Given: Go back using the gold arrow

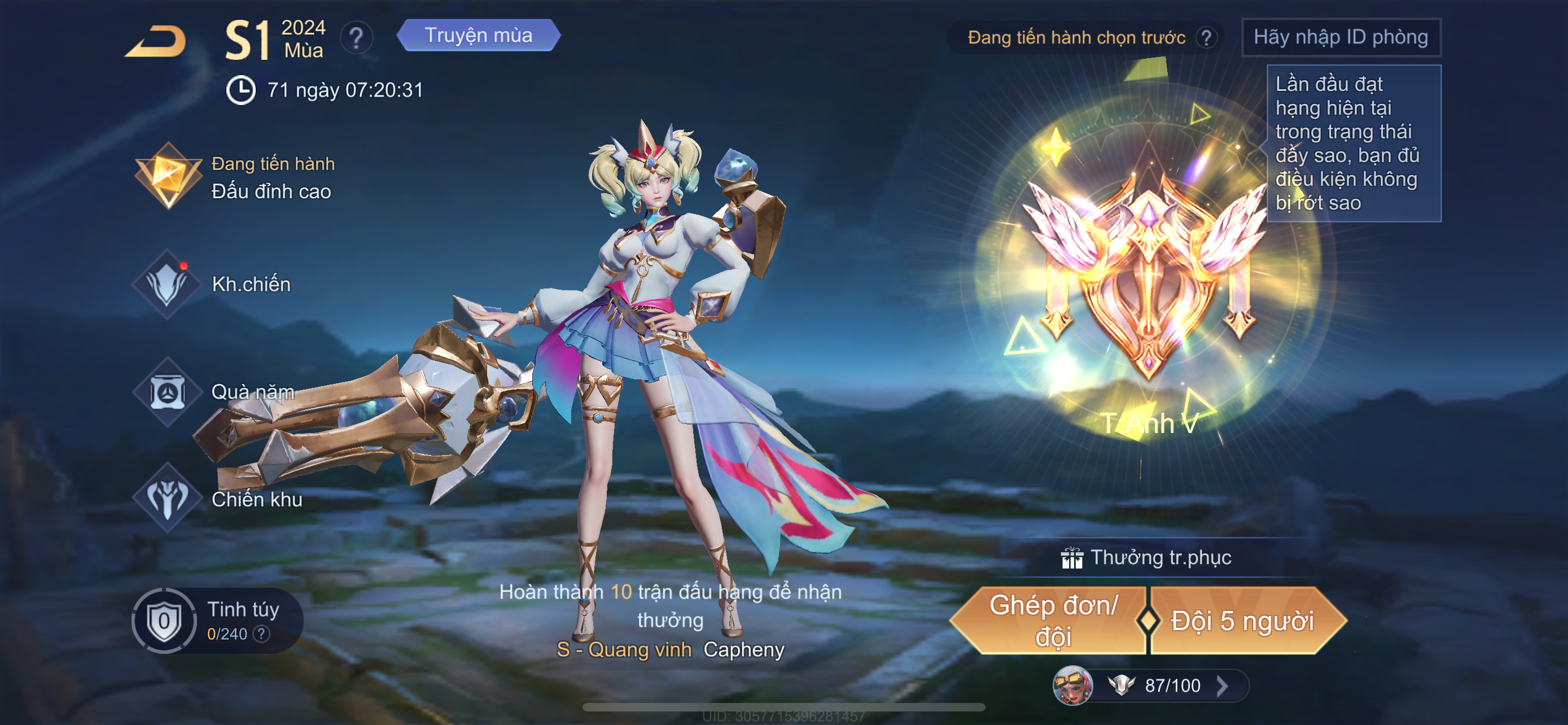Looking at the screenshot, I should click(156, 41).
